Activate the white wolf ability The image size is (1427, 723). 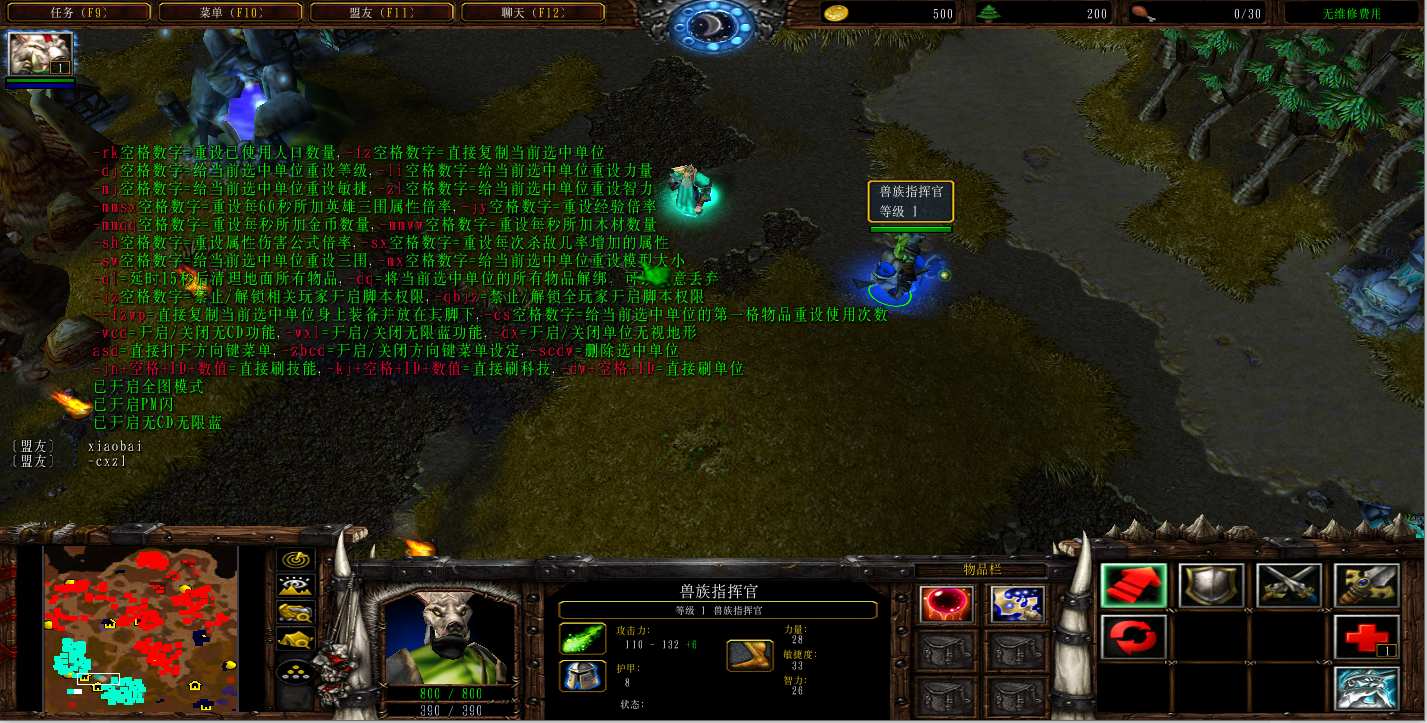tap(1366, 689)
